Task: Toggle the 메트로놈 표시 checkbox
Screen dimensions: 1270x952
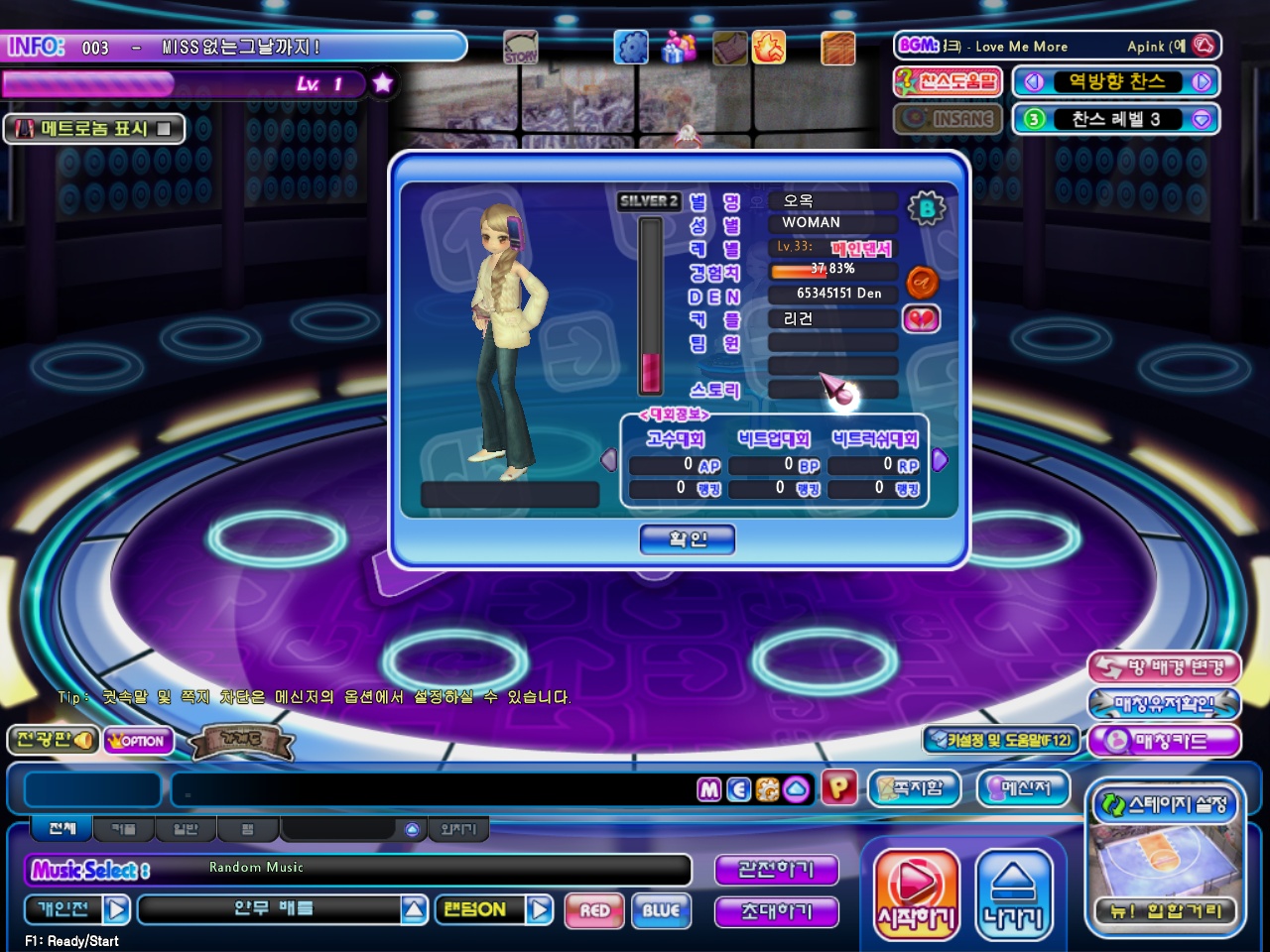Action: (164, 129)
